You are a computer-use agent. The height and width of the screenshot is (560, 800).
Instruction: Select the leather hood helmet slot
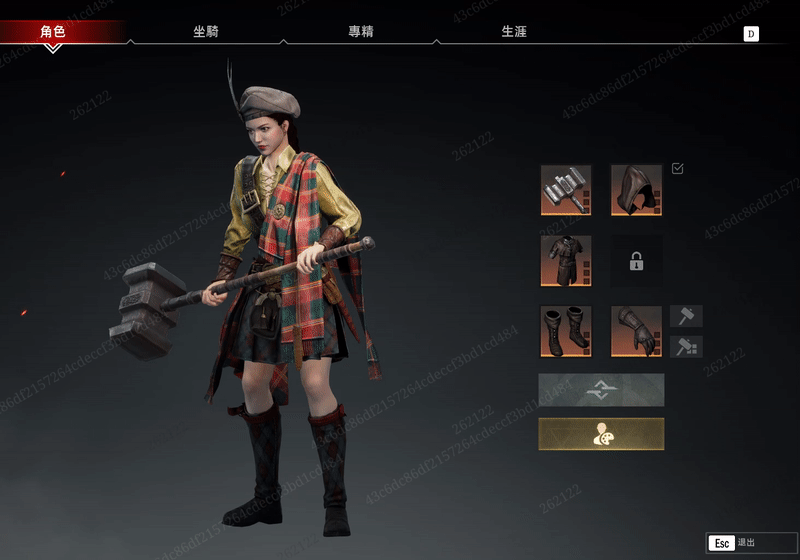(x=636, y=190)
